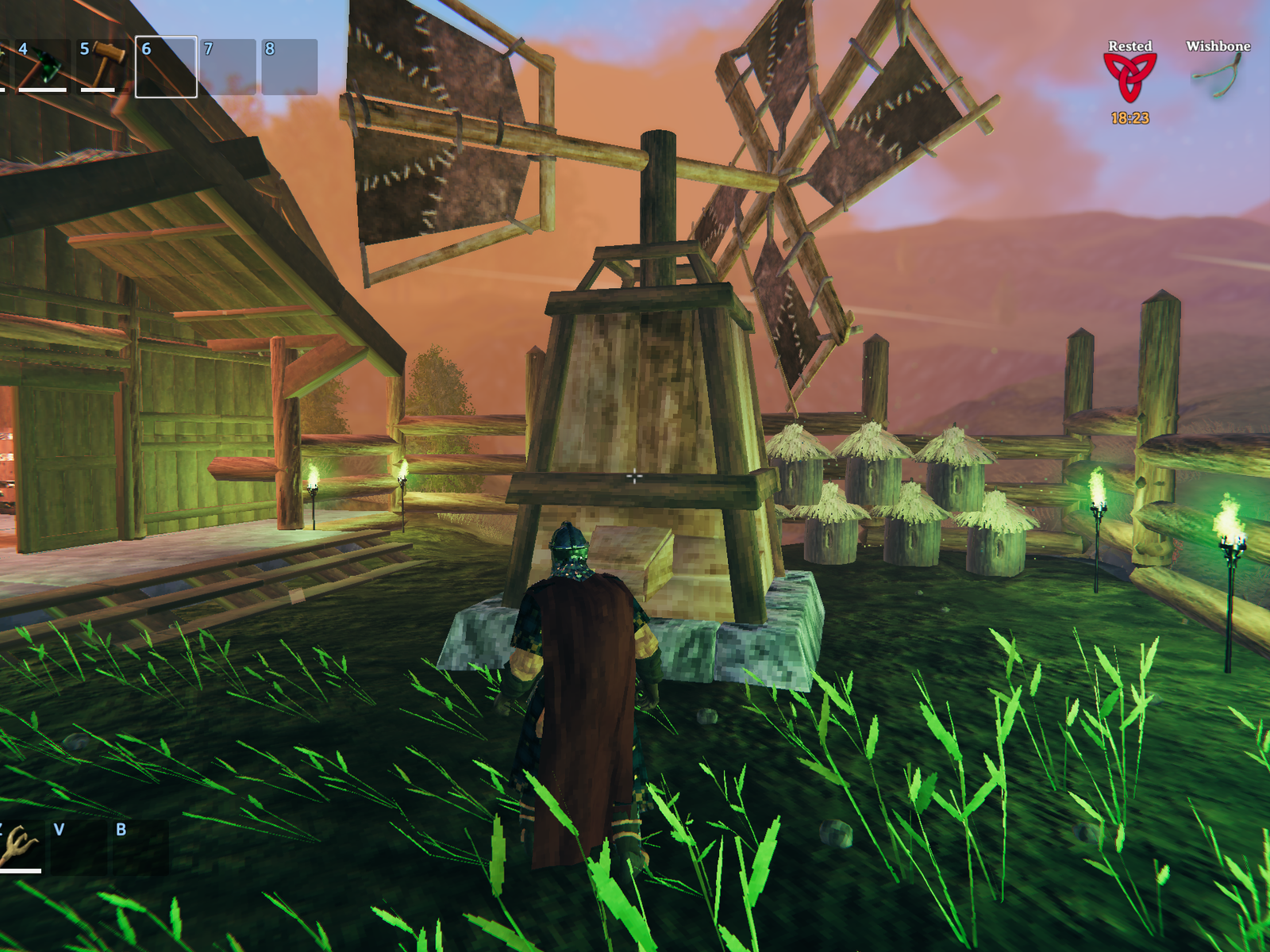The height and width of the screenshot is (952, 1270).
Task: Click the empty slot labeled V
Action: point(77,847)
